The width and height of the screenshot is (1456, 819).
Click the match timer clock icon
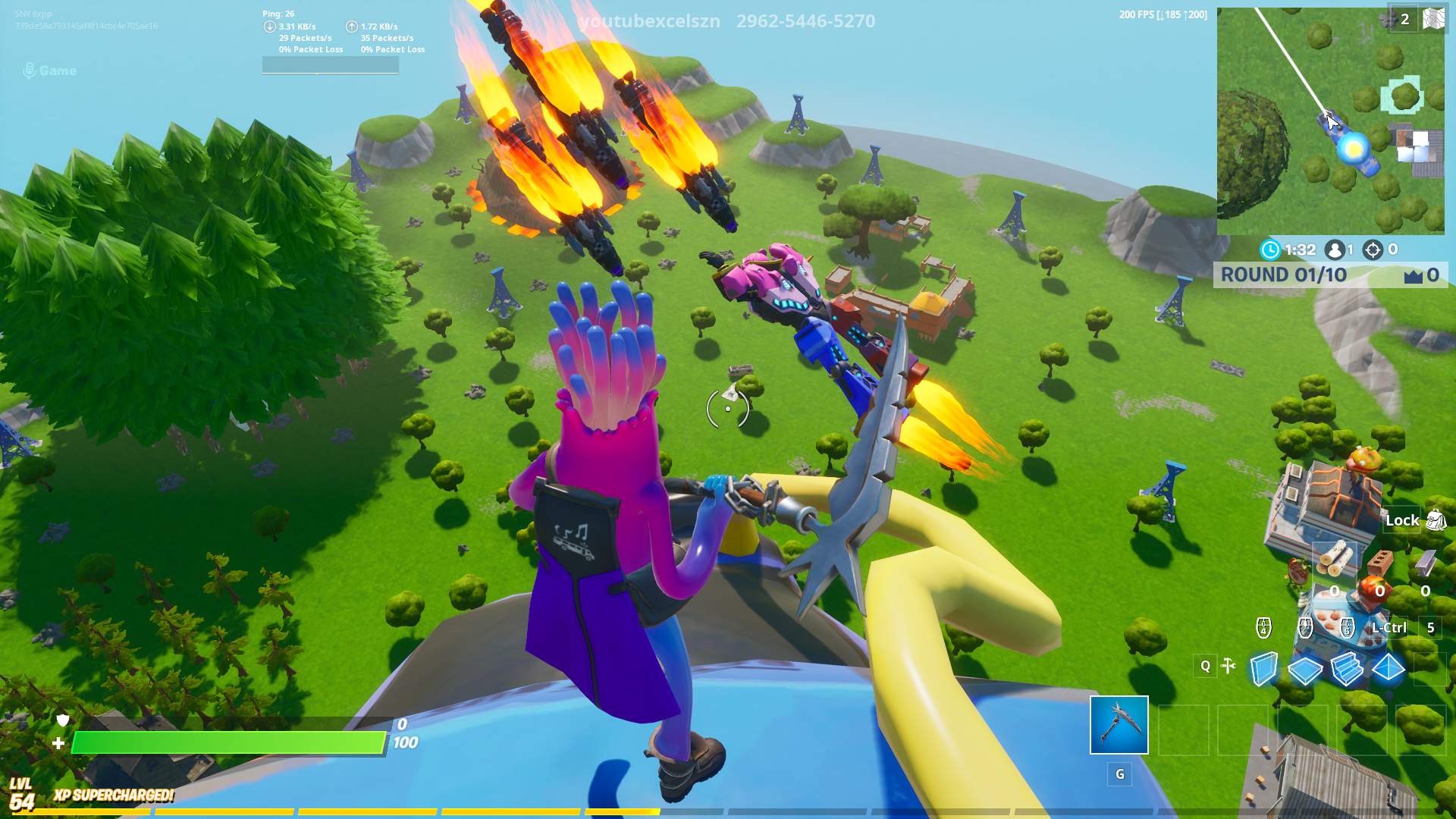click(x=1271, y=248)
